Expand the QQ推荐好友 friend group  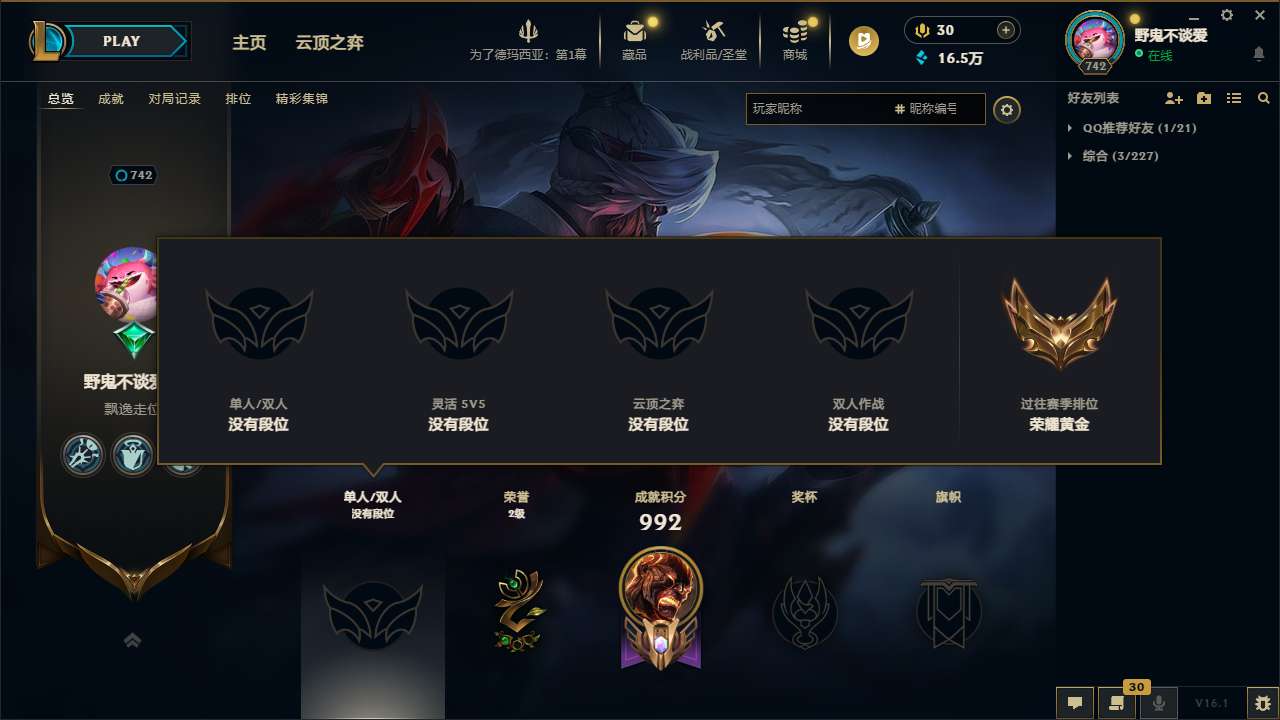1072,128
